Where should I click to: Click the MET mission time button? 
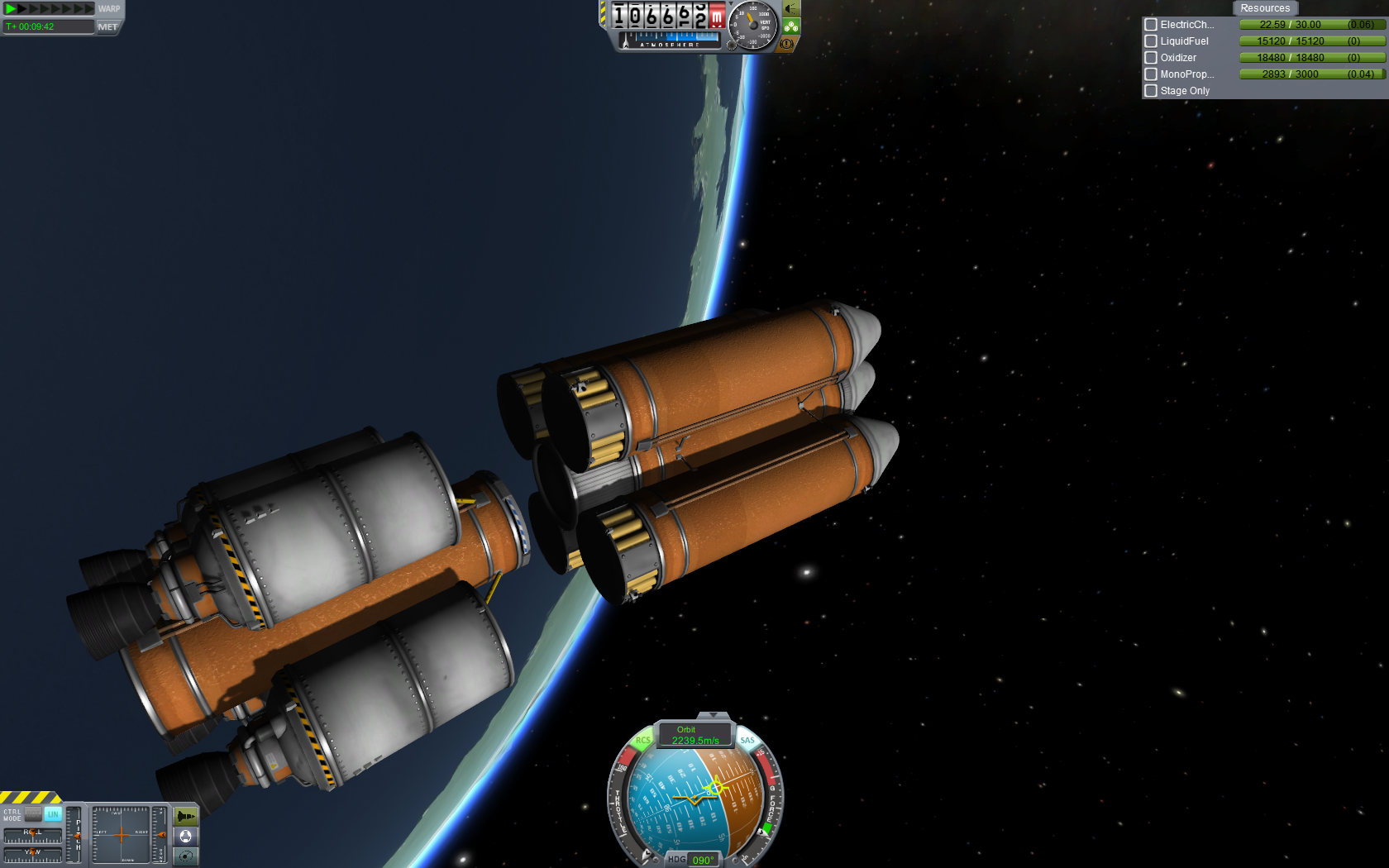107,27
